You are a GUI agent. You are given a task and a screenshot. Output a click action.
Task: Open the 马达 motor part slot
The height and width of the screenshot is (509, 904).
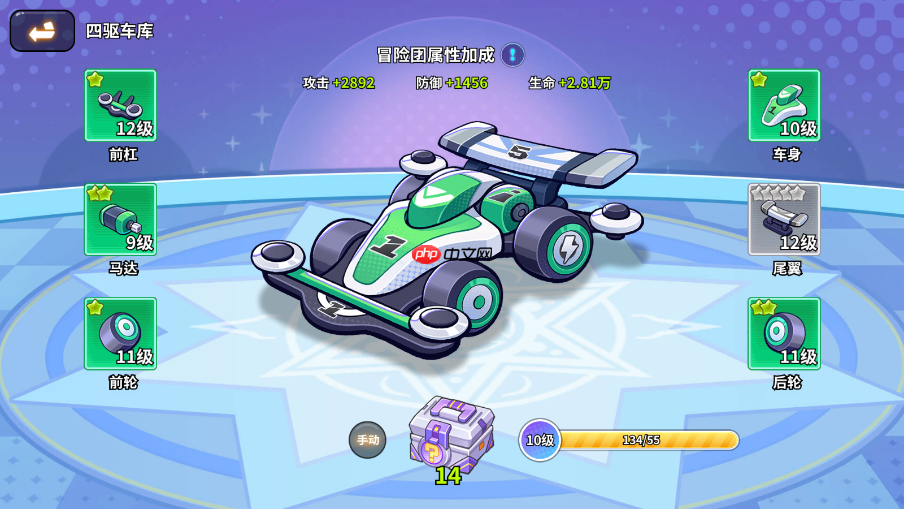tap(120, 219)
